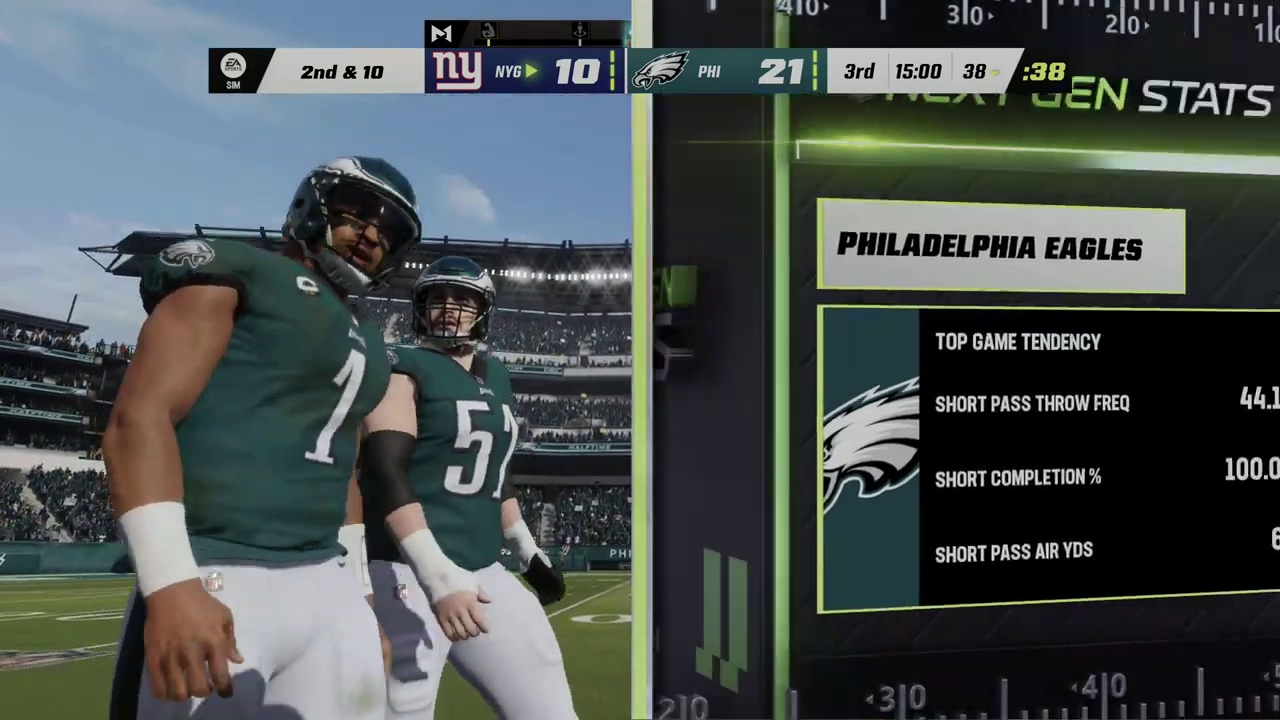
Task: Click the EA Sports SIM badge
Action: [233, 70]
